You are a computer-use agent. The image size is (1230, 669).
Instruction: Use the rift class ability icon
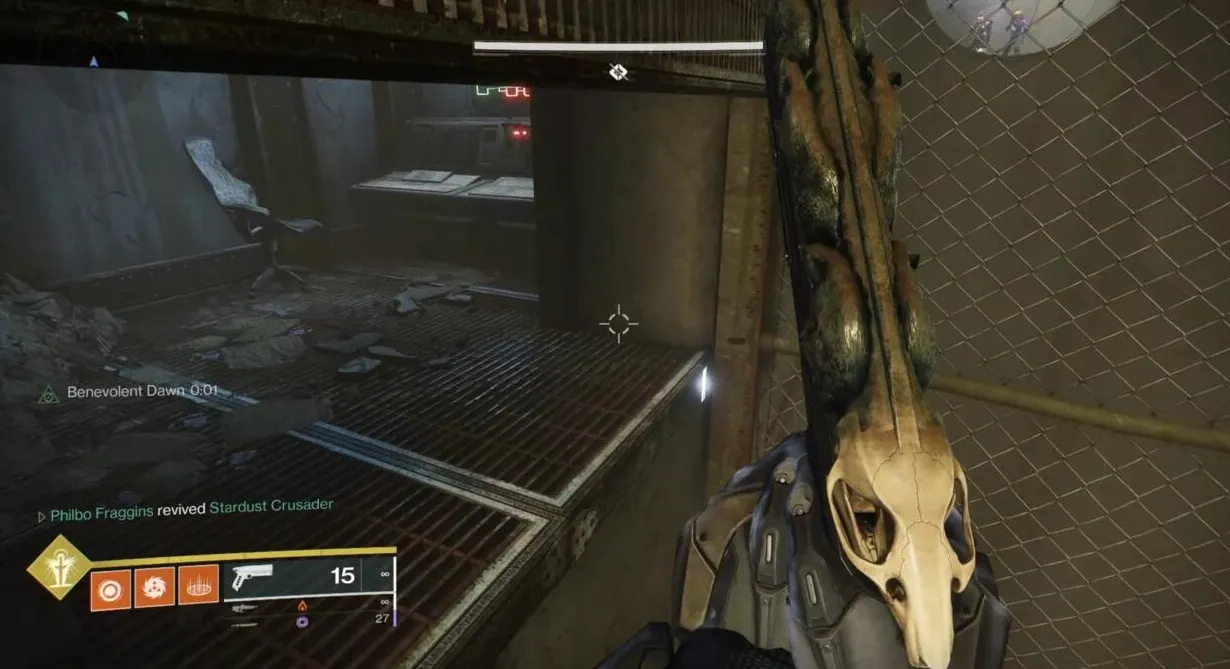(x=198, y=587)
